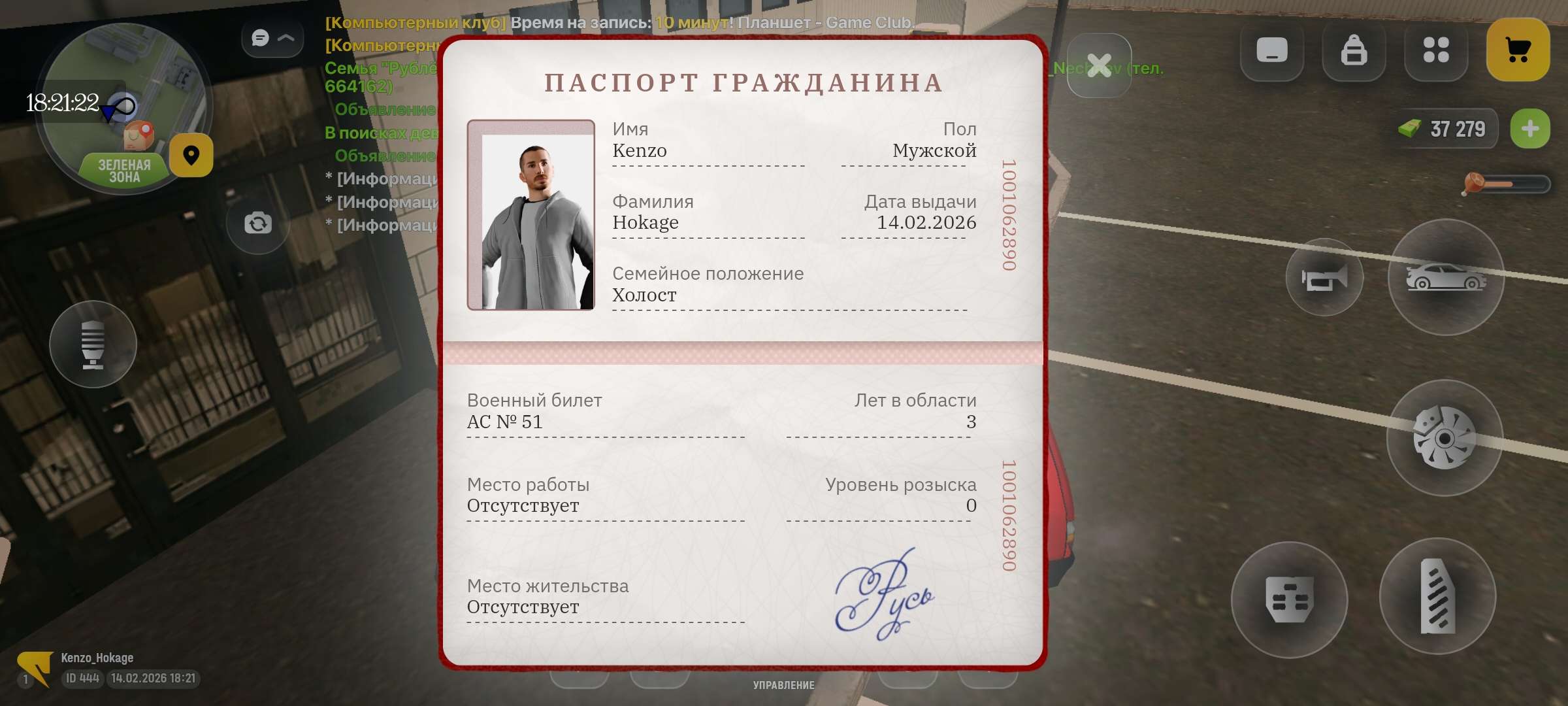Open the yellow shopping cart store
This screenshot has height=706, width=1568.
click(x=1517, y=48)
